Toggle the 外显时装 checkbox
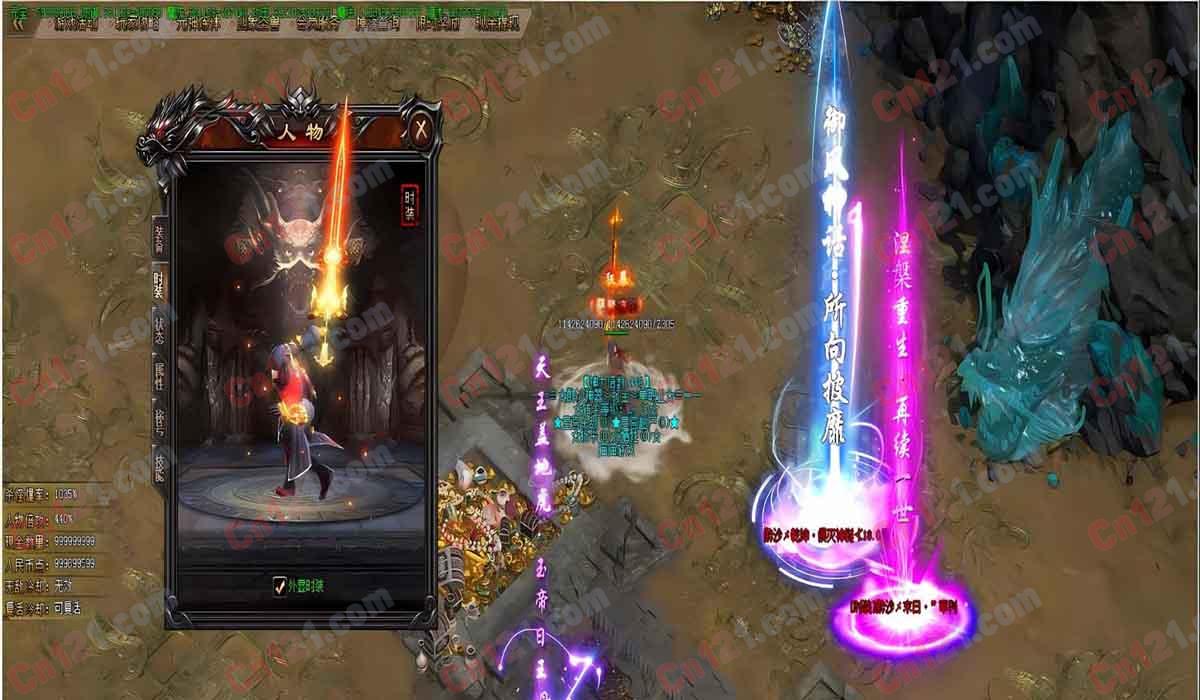 click(280, 586)
